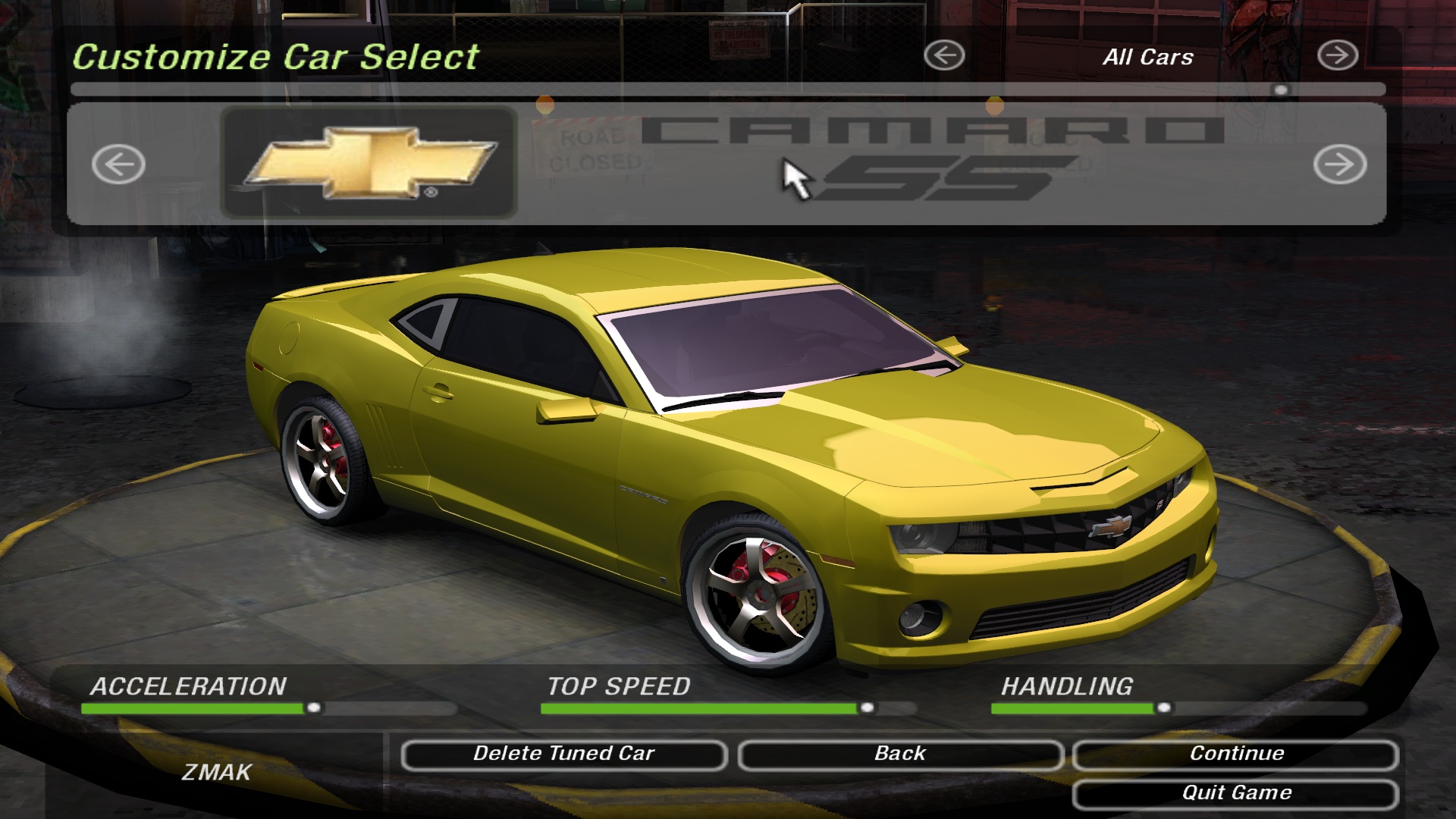Switch to next car category arrow
Viewport: 1456px width, 819px height.
(x=1337, y=55)
